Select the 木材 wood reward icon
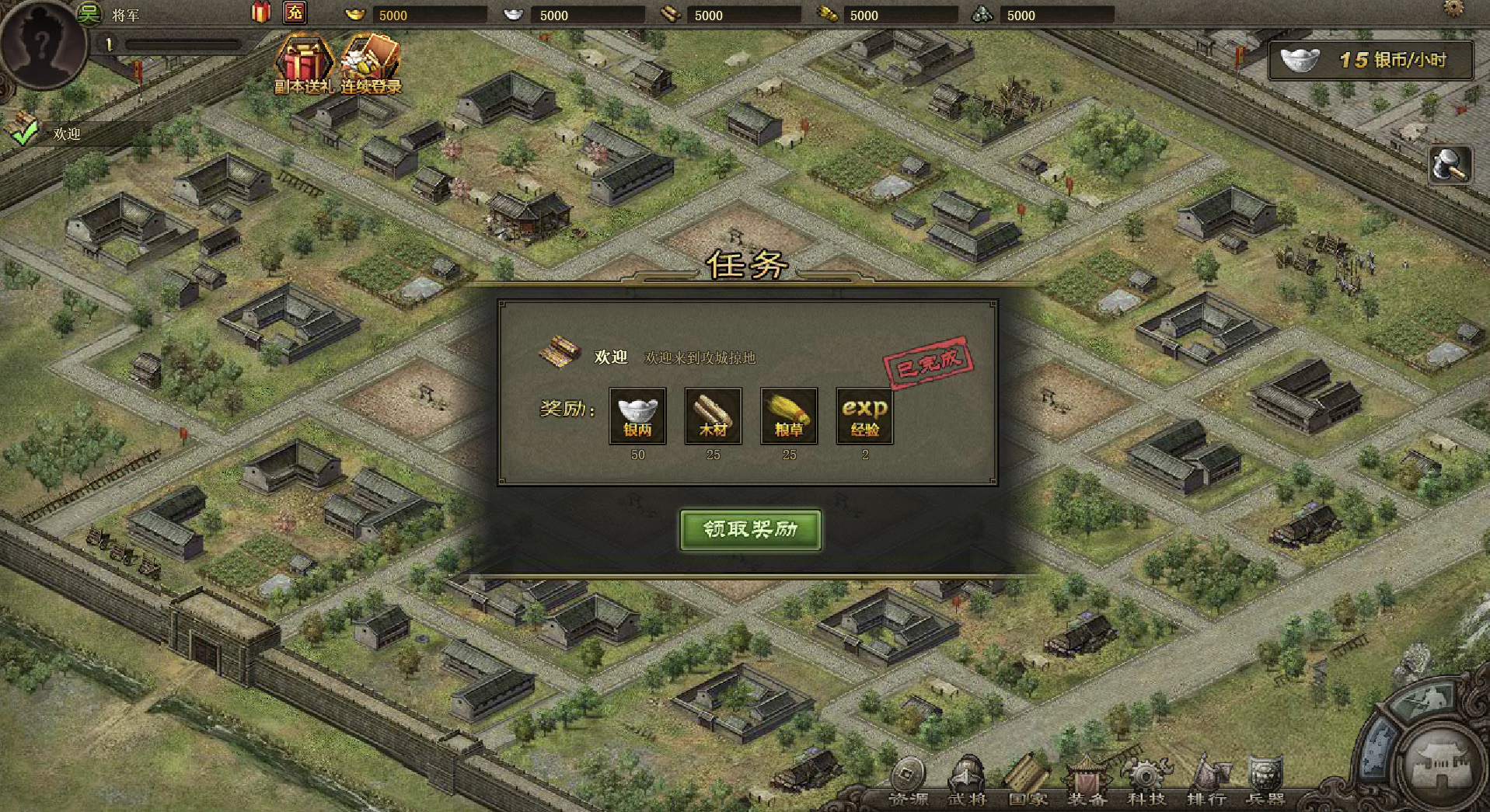The image size is (1490, 812). coord(713,416)
